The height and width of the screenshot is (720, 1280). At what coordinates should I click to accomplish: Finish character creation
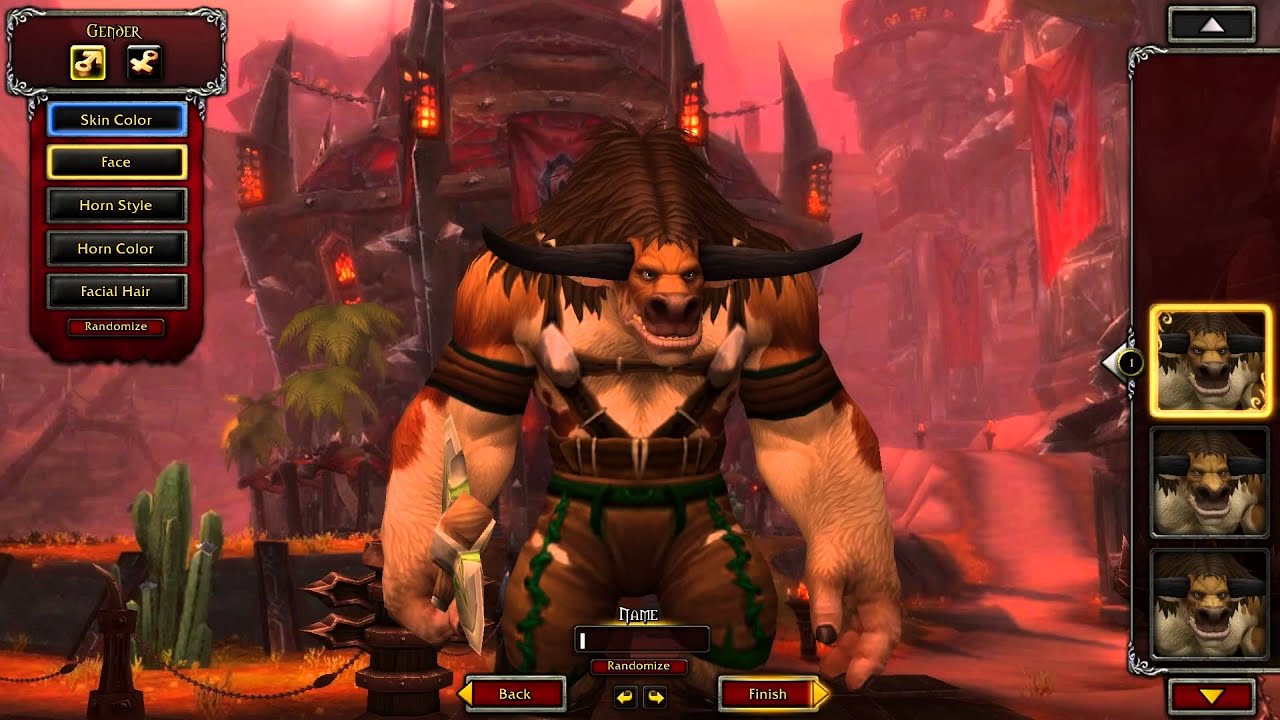[x=770, y=694]
